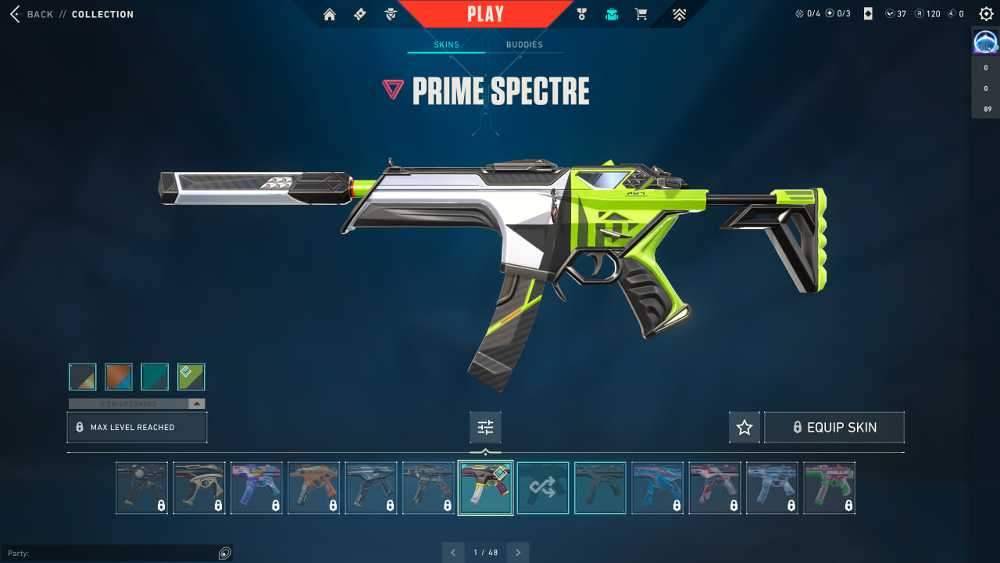
Task: Open the home screen icon
Action: [329, 14]
